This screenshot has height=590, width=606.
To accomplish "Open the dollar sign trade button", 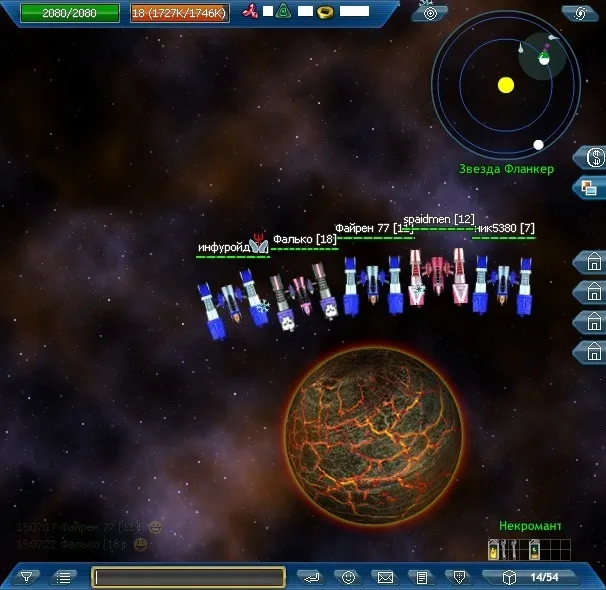I will point(592,157).
